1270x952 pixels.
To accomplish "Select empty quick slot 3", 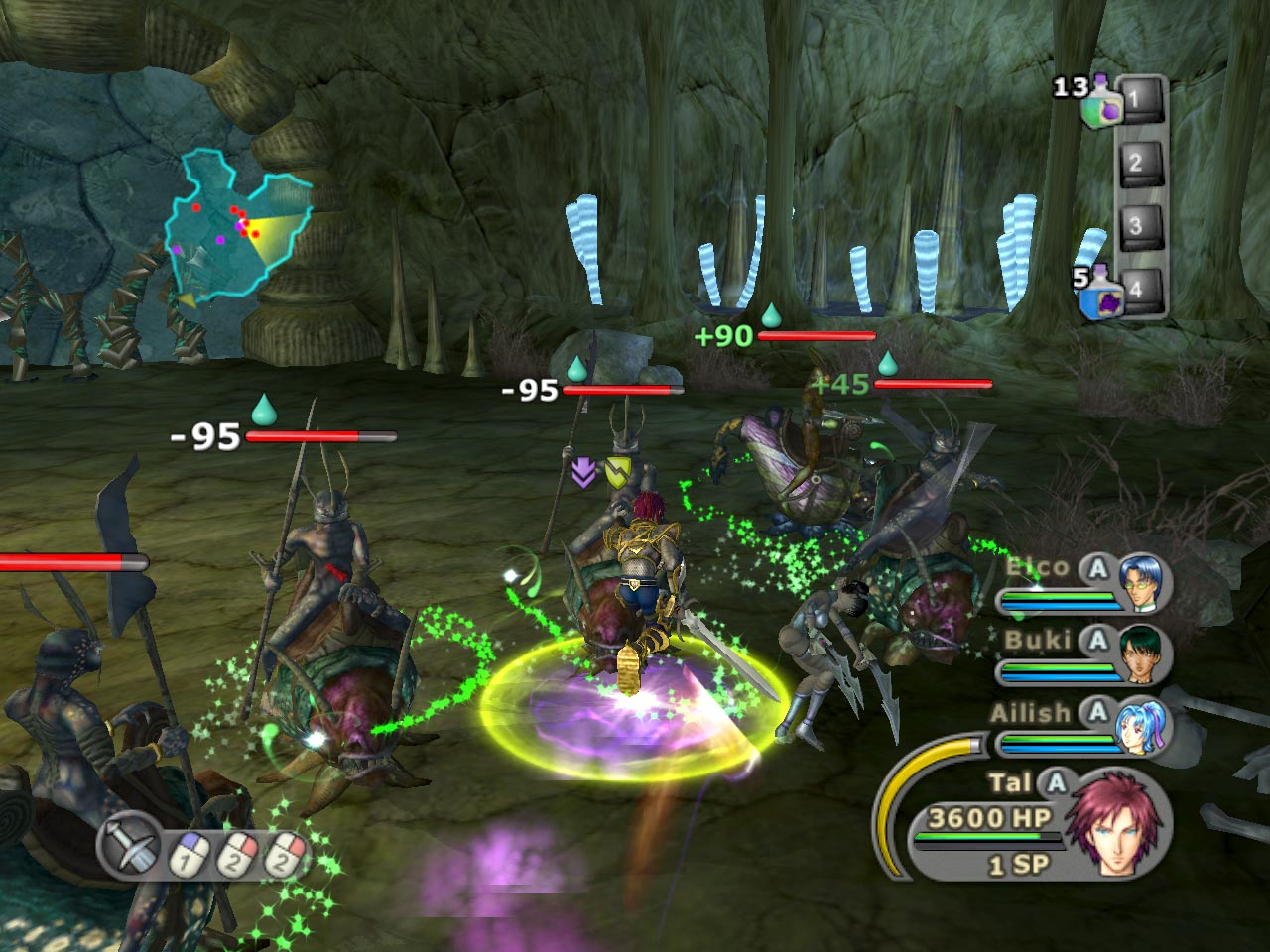I will 1136,226.
